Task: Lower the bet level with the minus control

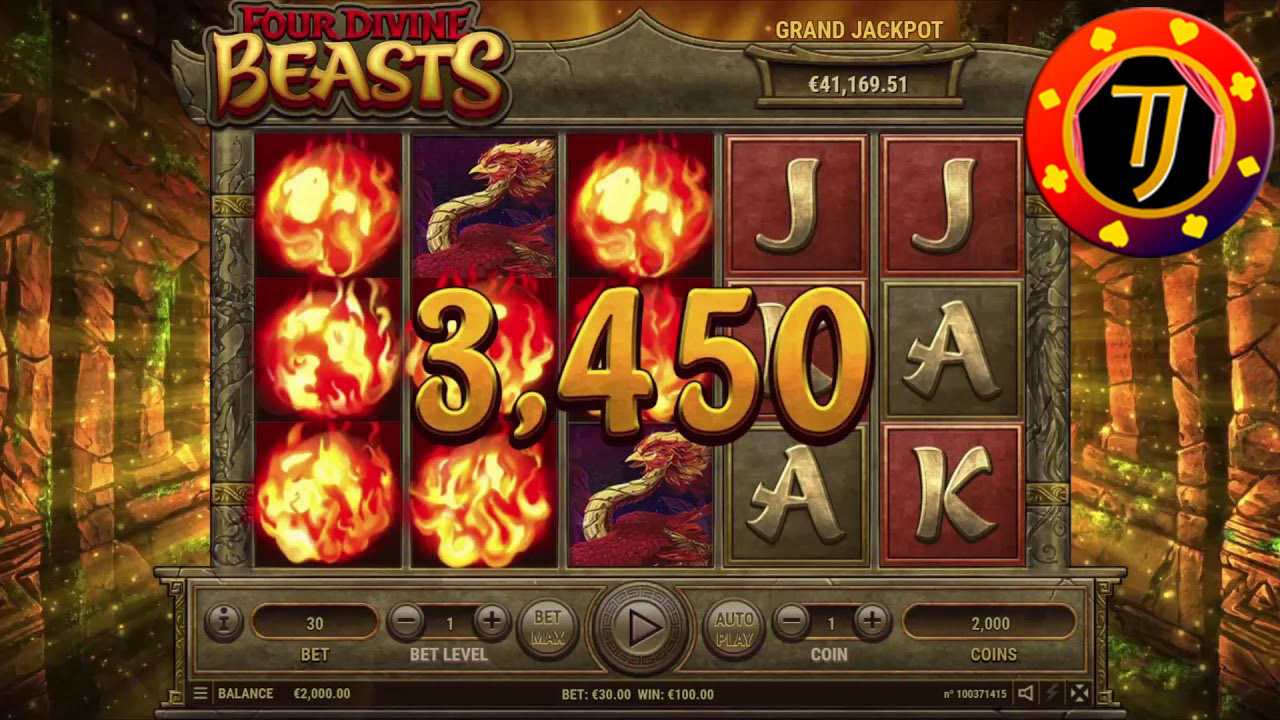Action: 406,623
